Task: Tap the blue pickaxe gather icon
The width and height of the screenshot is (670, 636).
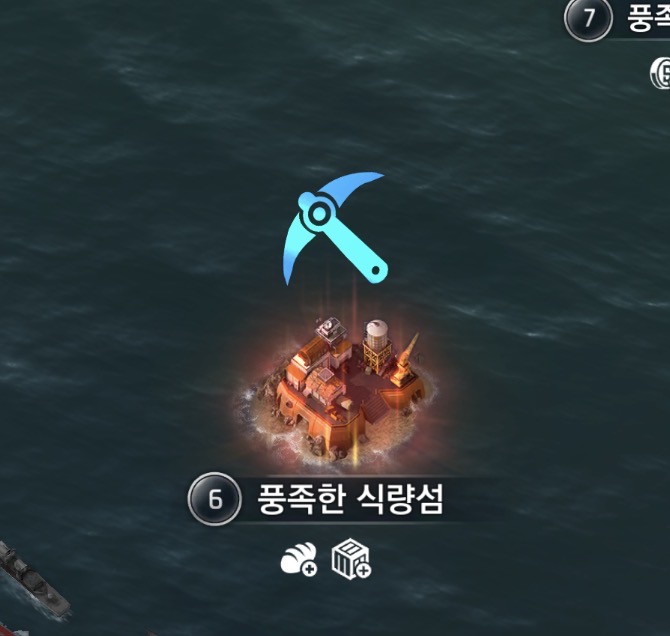Action: pos(334,225)
